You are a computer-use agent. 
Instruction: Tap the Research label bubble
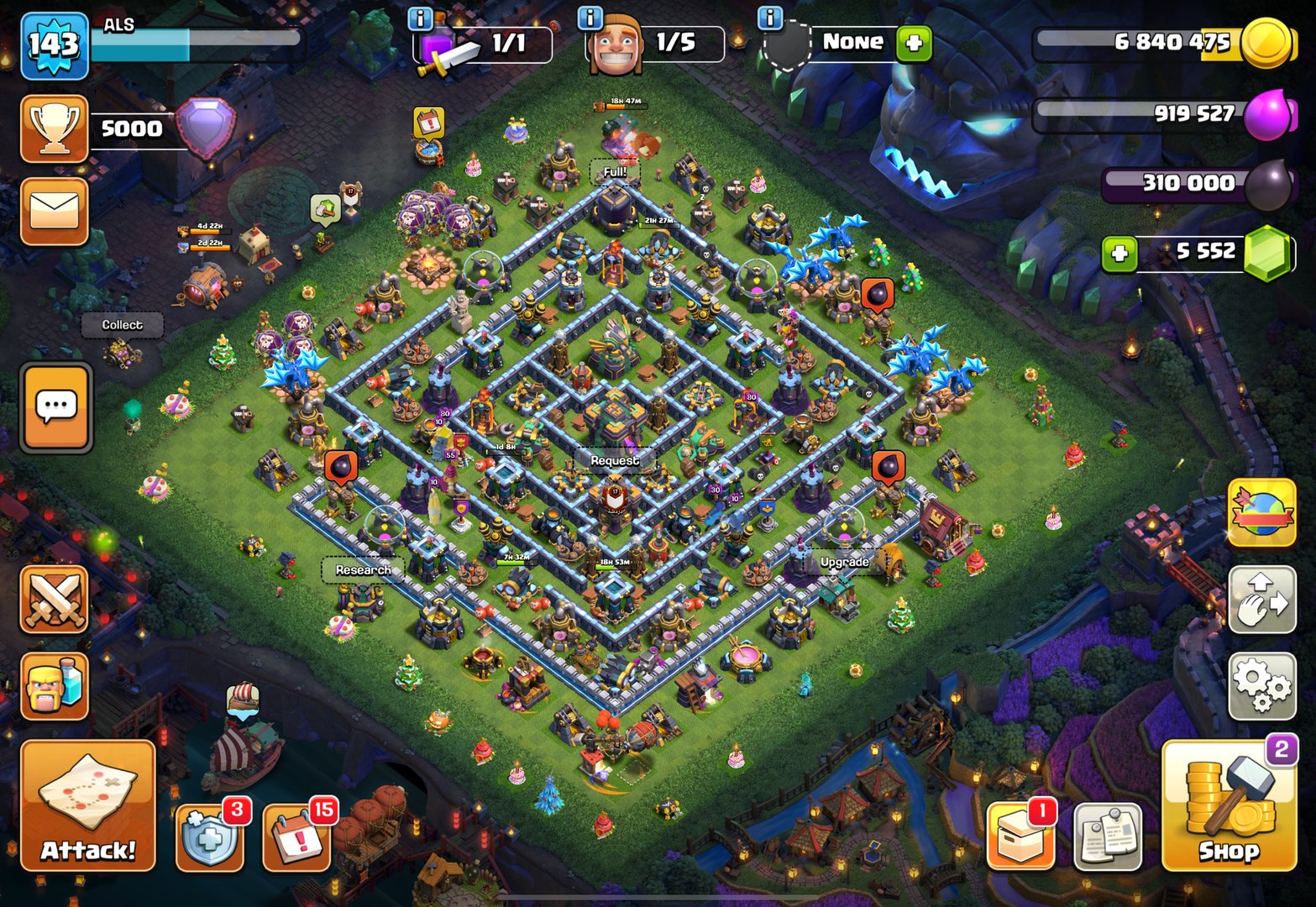pyautogui.click(x=363, y=570)
